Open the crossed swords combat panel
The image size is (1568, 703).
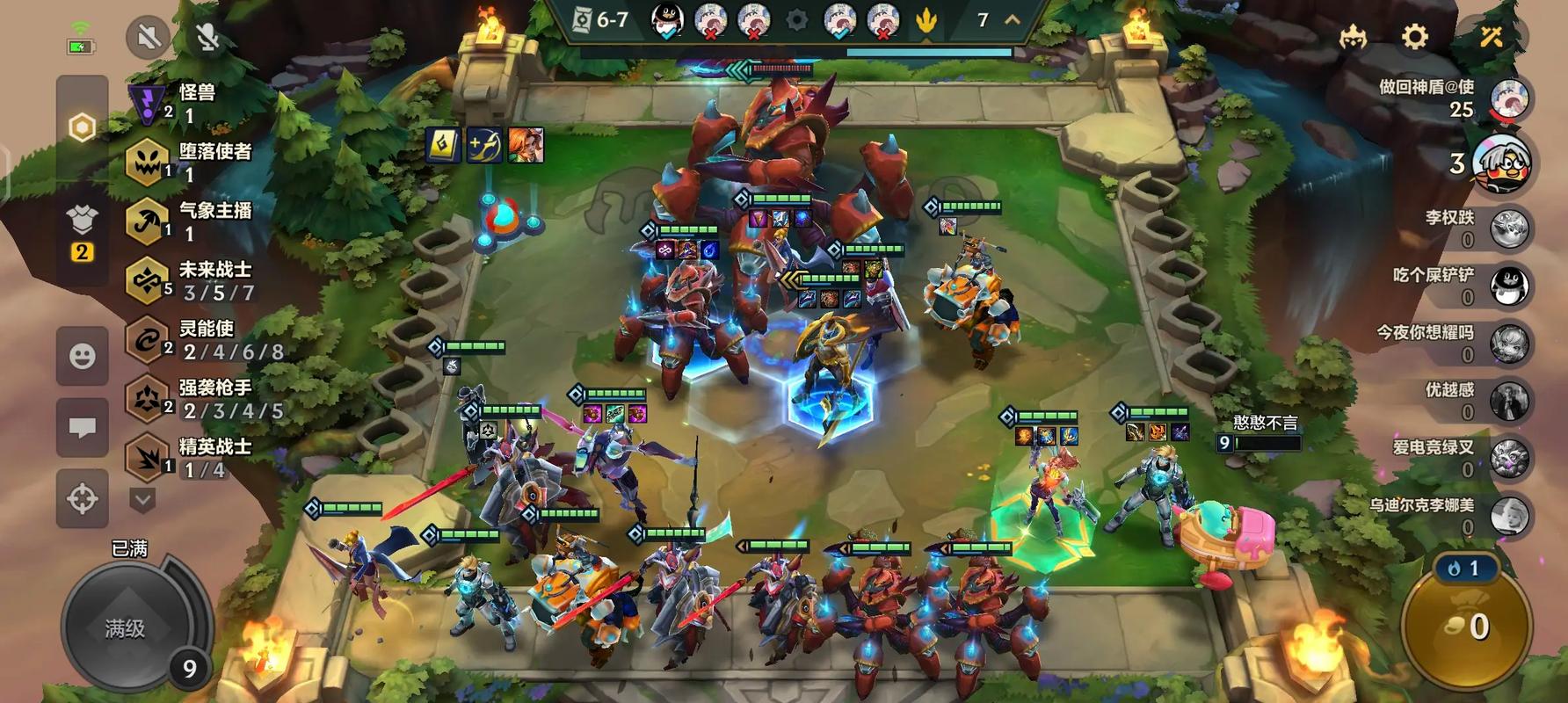click(x=1491, y=37)
